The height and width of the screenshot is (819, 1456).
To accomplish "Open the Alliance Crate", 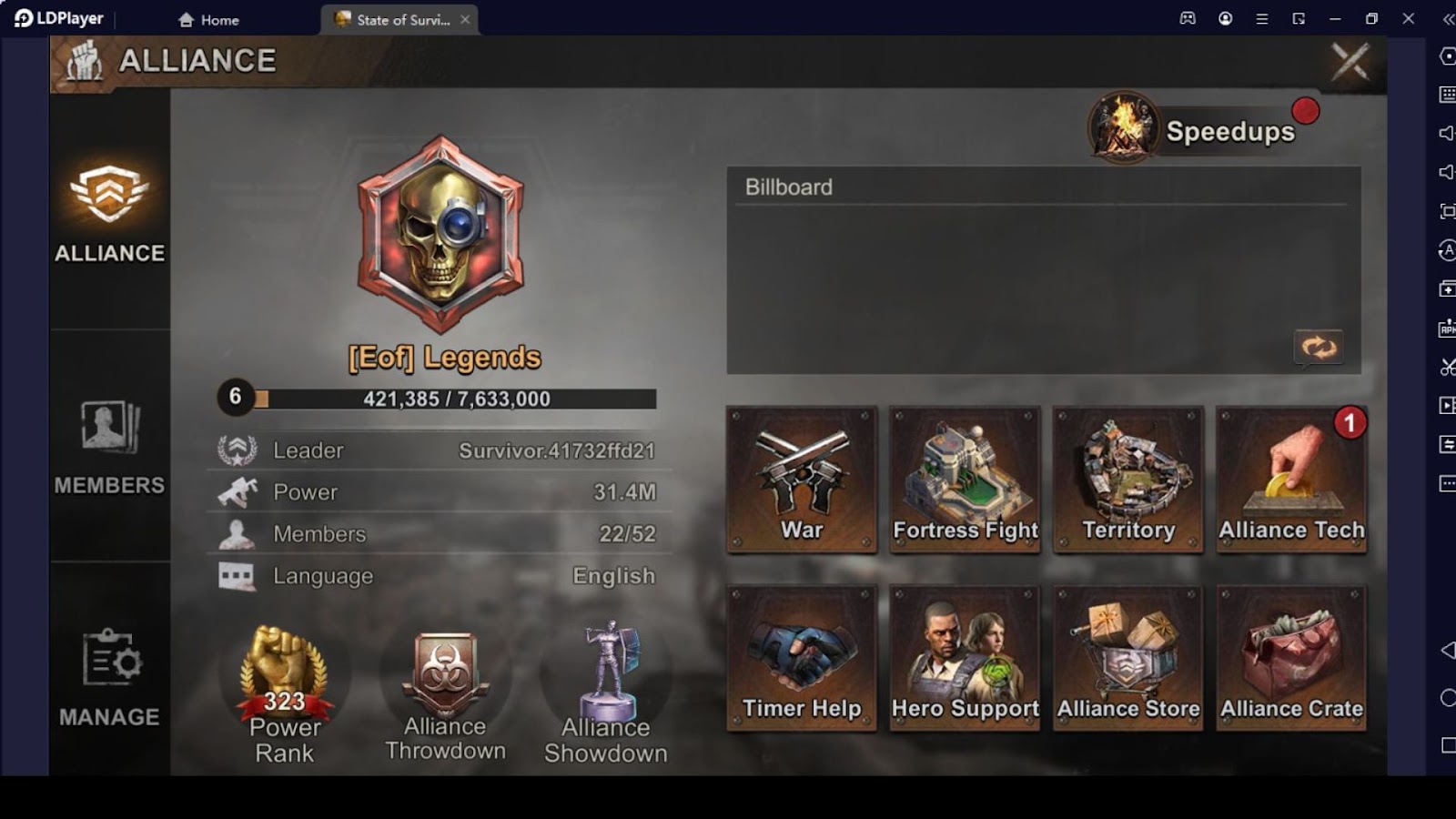I will pyautogui.click(x=1291, y=658).
